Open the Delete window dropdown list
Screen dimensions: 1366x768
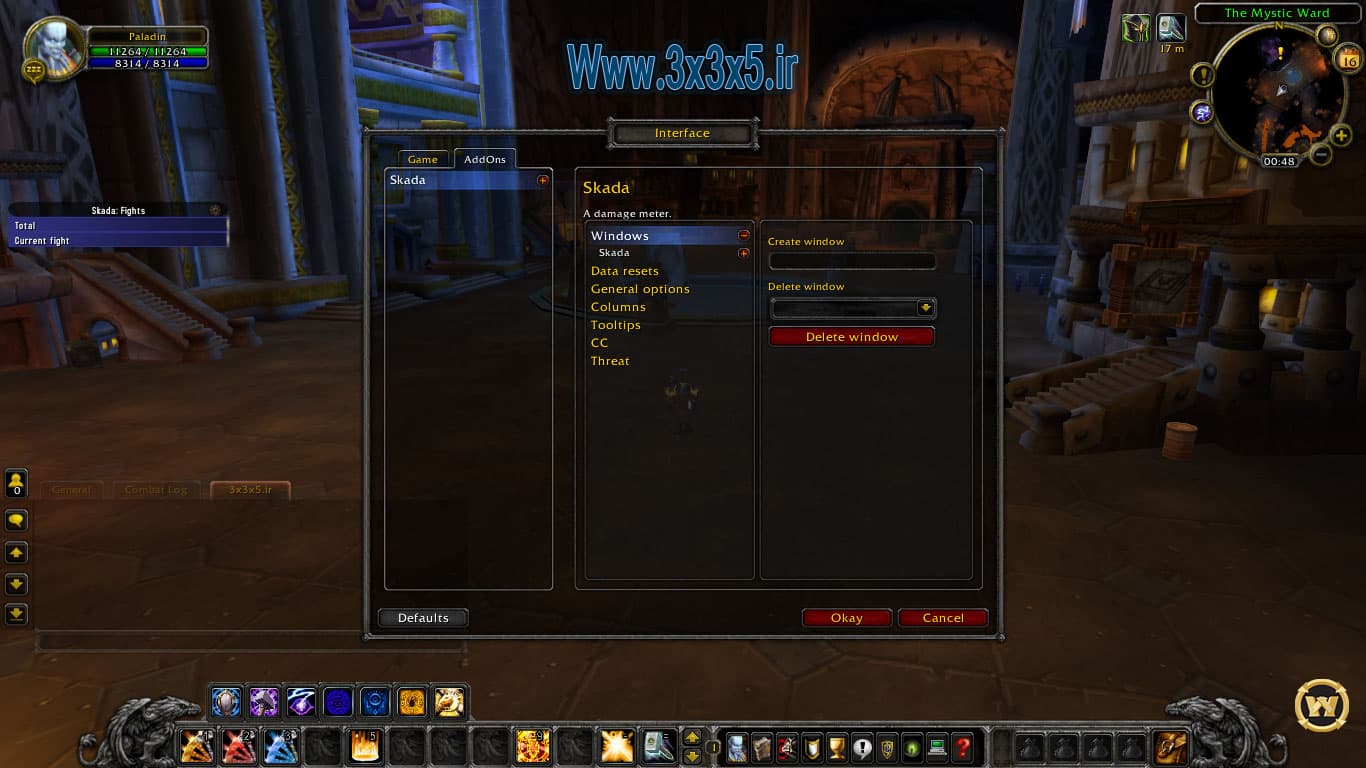pos(927,308)
